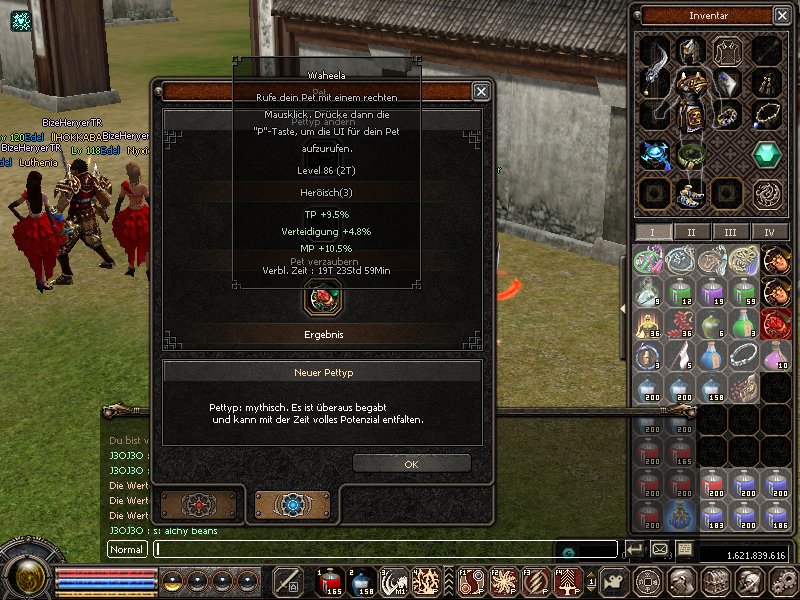Confirm the new pet type with OK
Image resolution: width=800 pixels, height=600 pixels.
click(411, 464)
